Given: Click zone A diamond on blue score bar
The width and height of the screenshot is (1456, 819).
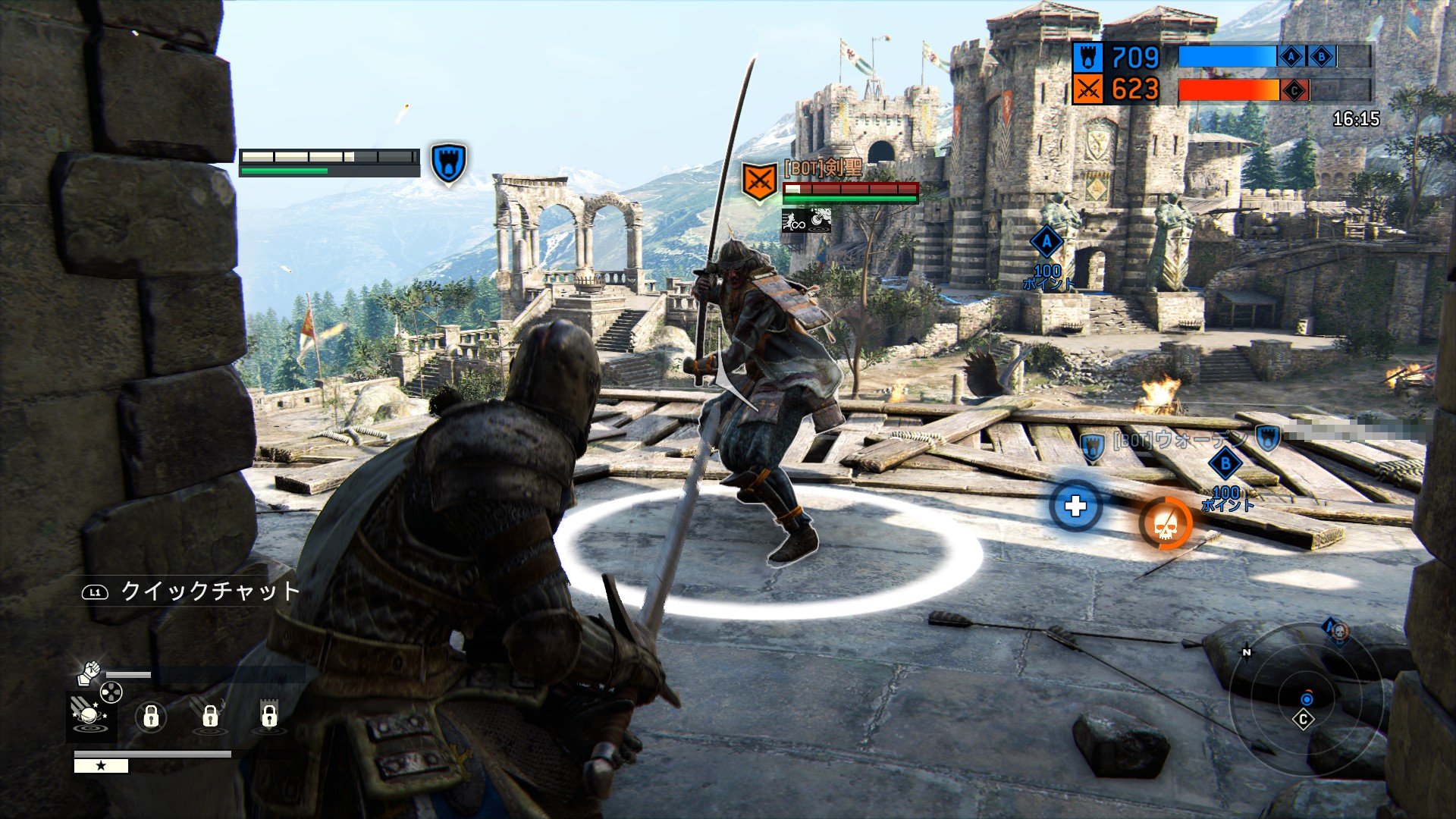Looking at the screenshot, I should (1291, 57).
